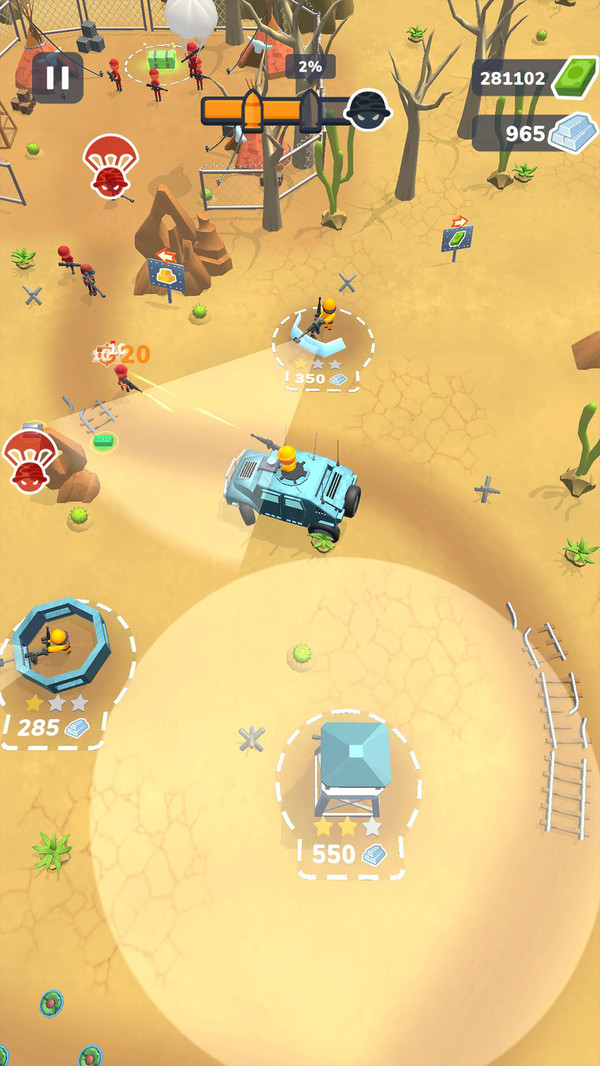Purchase the 285 silver bunker upgrade

pyautogui.click(x=50, y=727)
